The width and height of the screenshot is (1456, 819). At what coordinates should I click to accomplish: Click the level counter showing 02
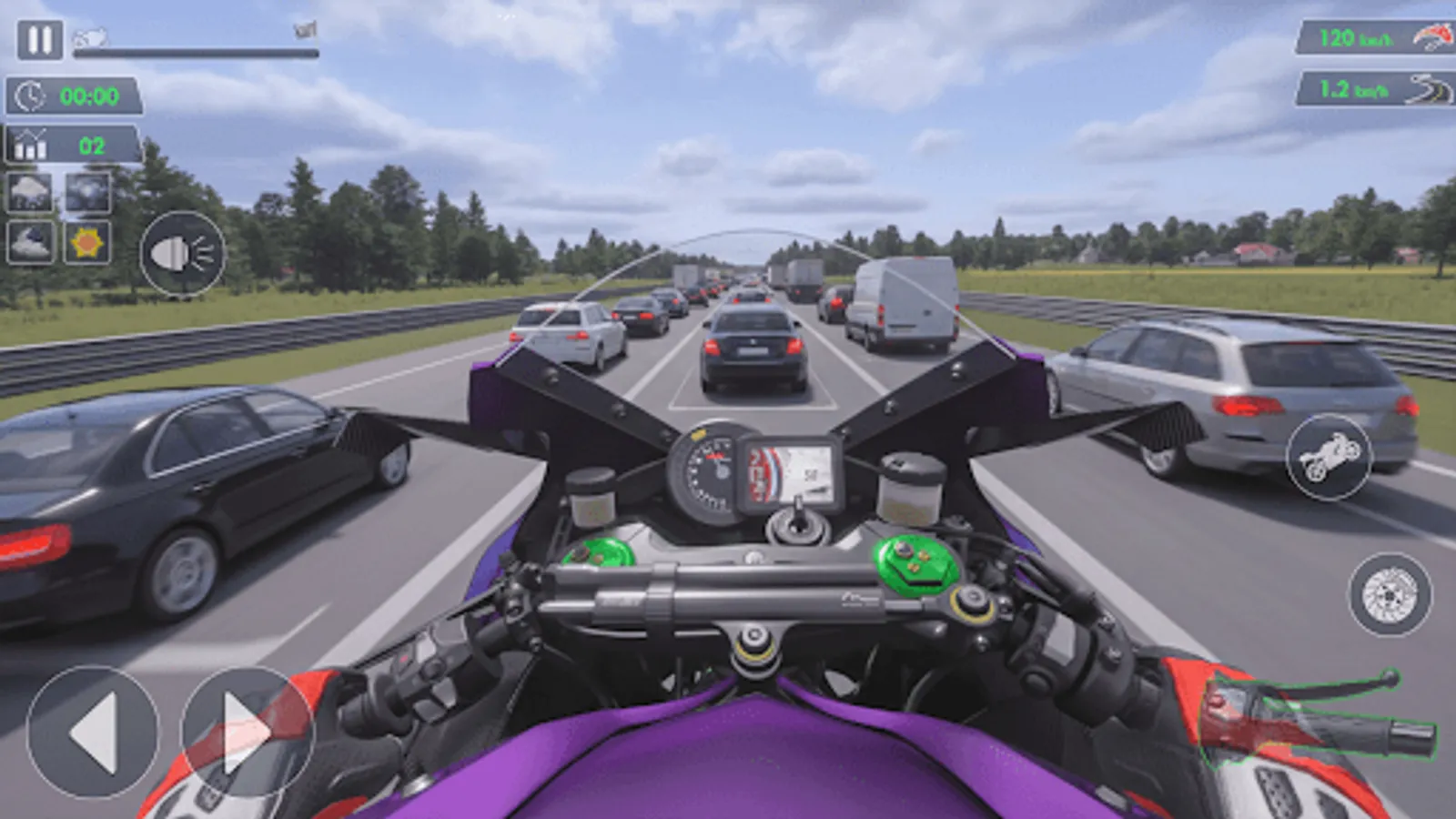[x=68, y=142]
